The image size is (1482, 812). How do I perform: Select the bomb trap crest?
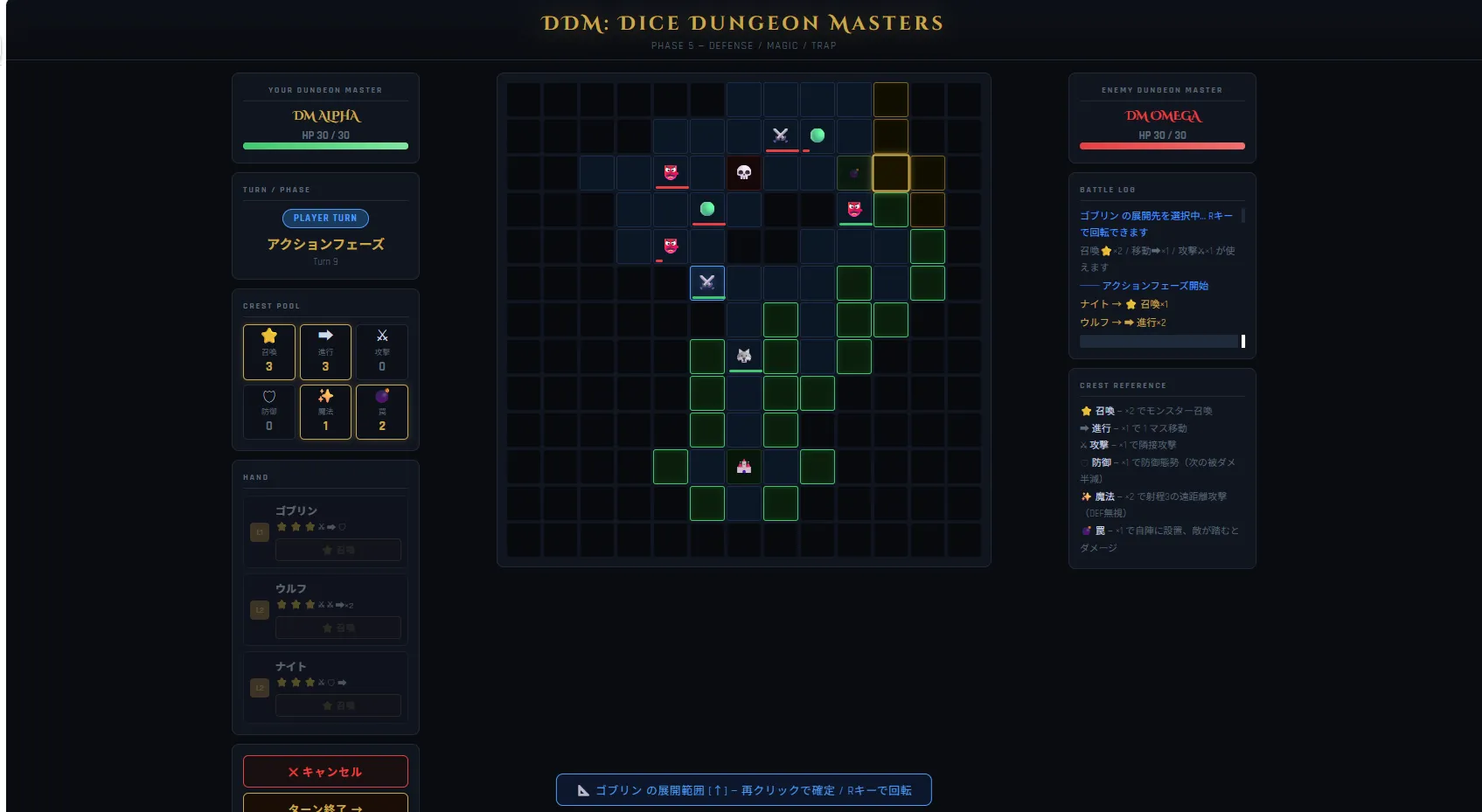click(x=382, y=412)
